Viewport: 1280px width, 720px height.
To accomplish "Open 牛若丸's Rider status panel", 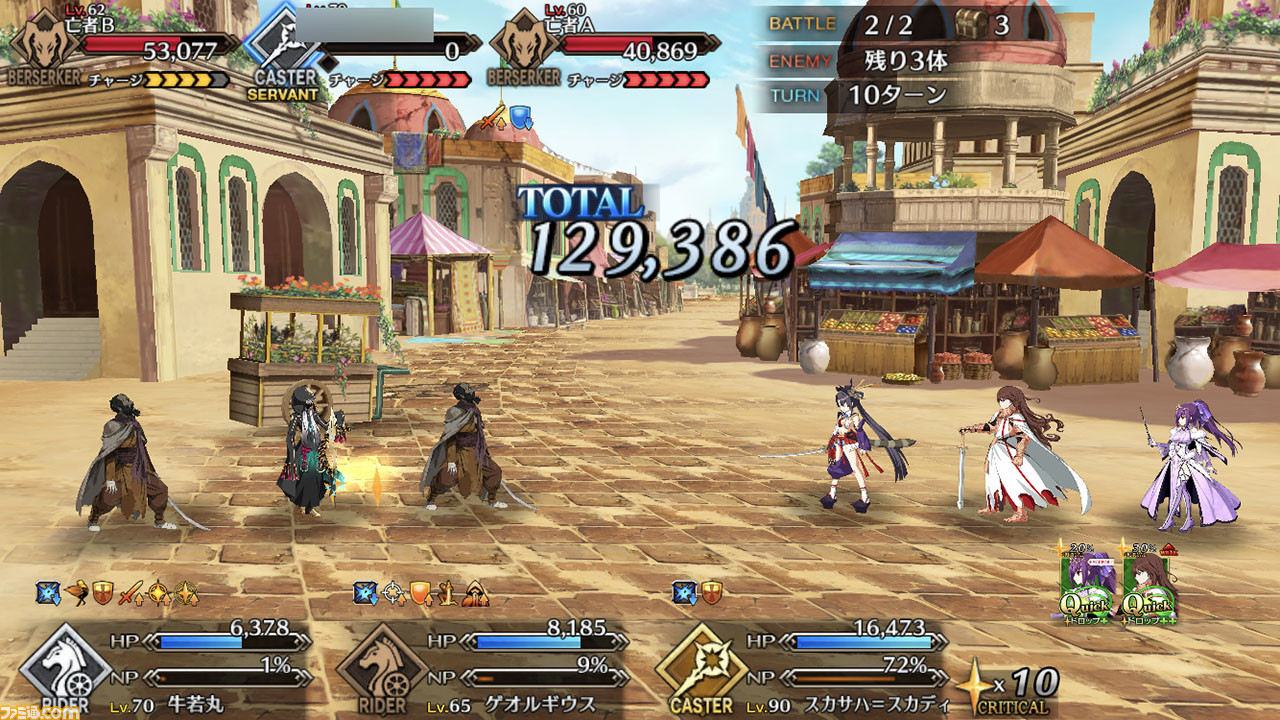I will click(x=165, y=663).
